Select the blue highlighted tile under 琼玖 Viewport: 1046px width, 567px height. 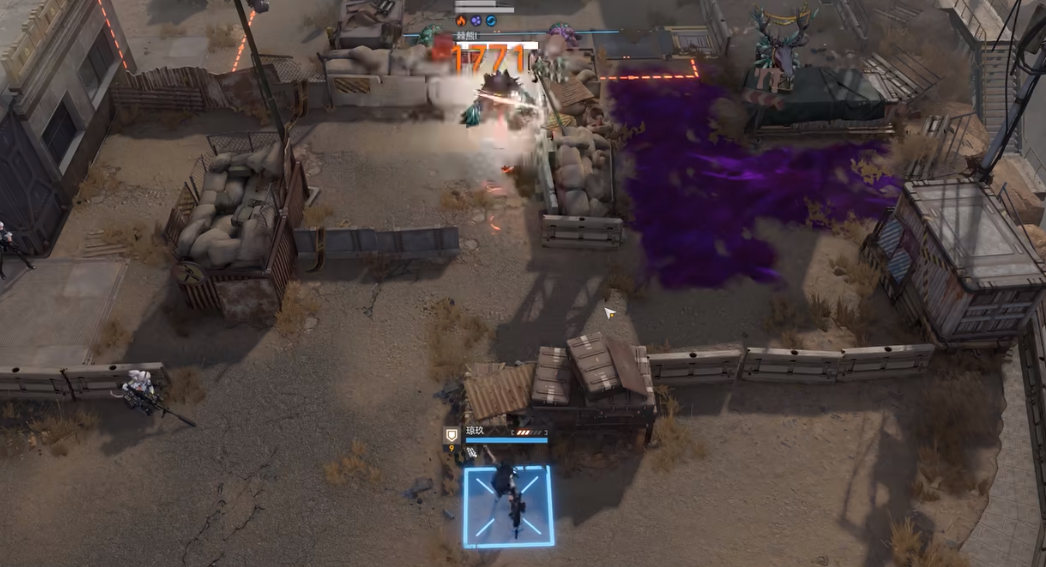pos(508,506)
